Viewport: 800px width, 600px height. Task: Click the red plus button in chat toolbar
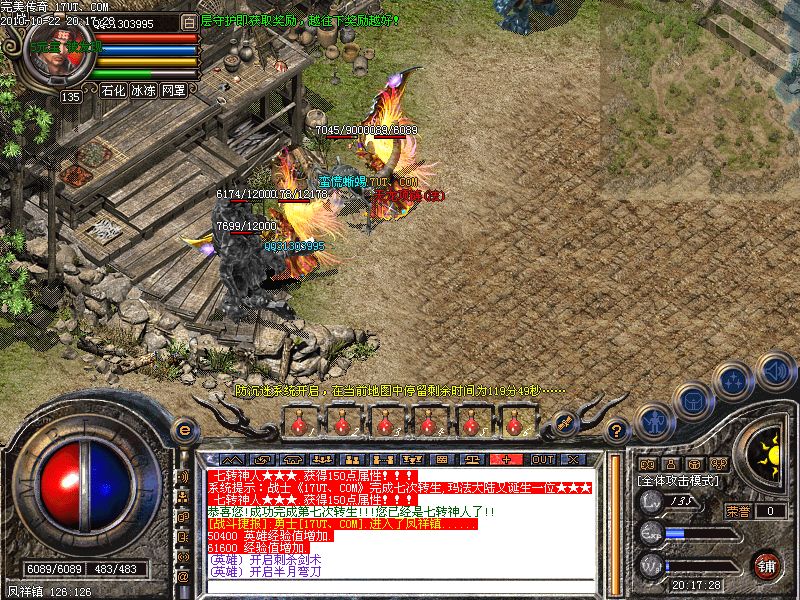(506, 459)
